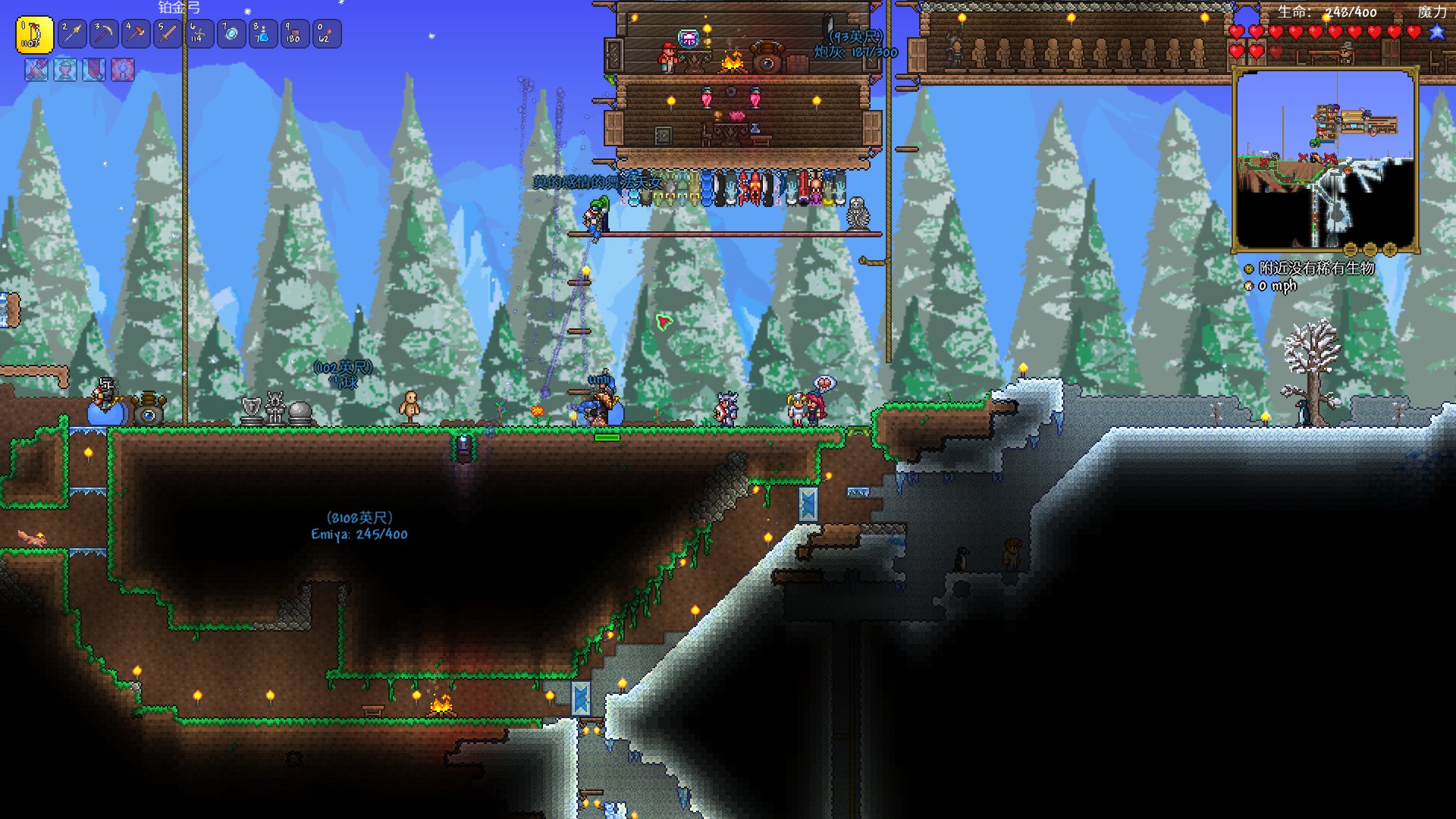Equip the axe in hotbar slot 4
The height and width of the screenshot is (819, 1456).
coord(136,34)
